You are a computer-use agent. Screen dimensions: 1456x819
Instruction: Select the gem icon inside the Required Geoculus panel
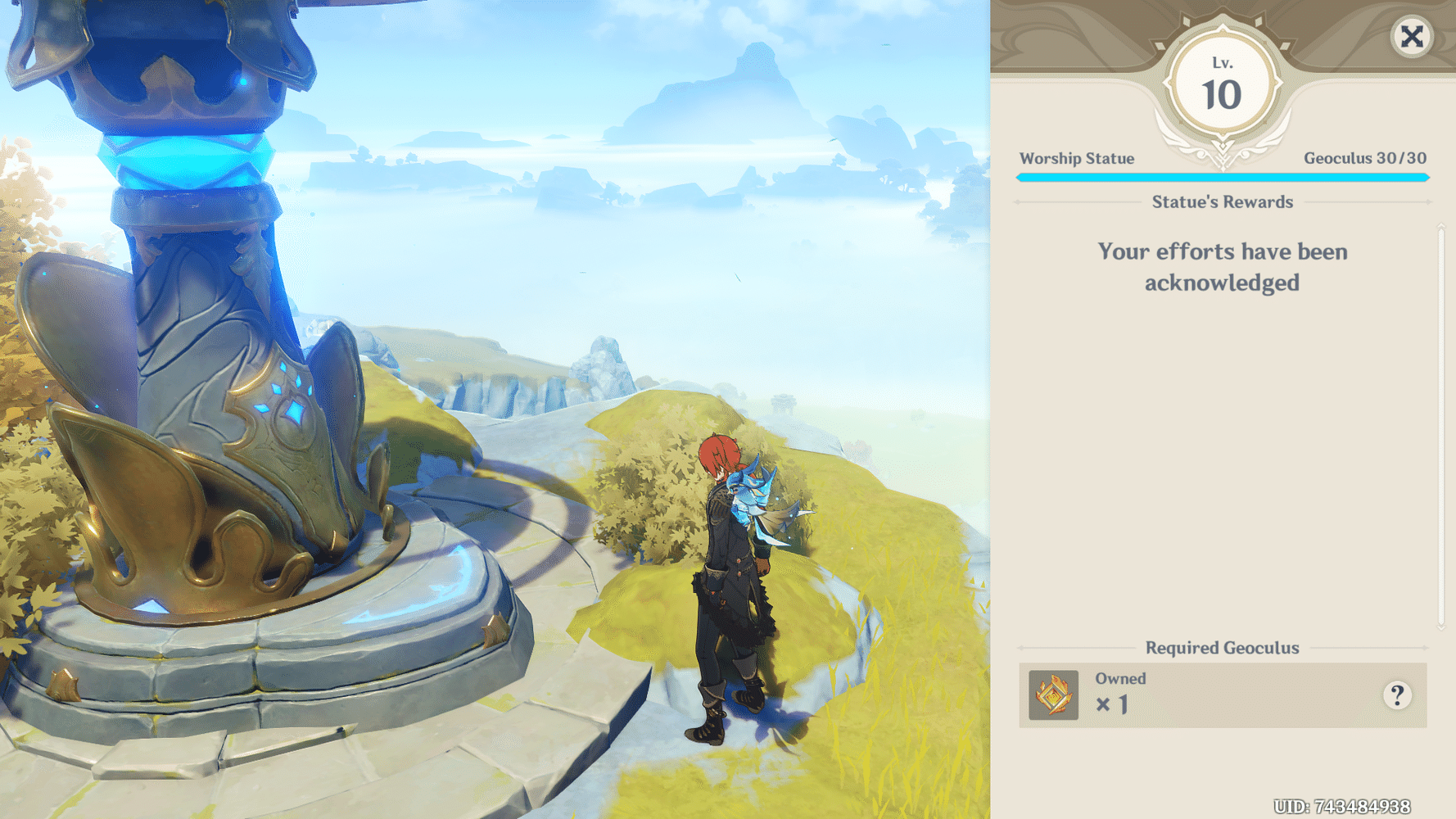tap(1053, 695)
